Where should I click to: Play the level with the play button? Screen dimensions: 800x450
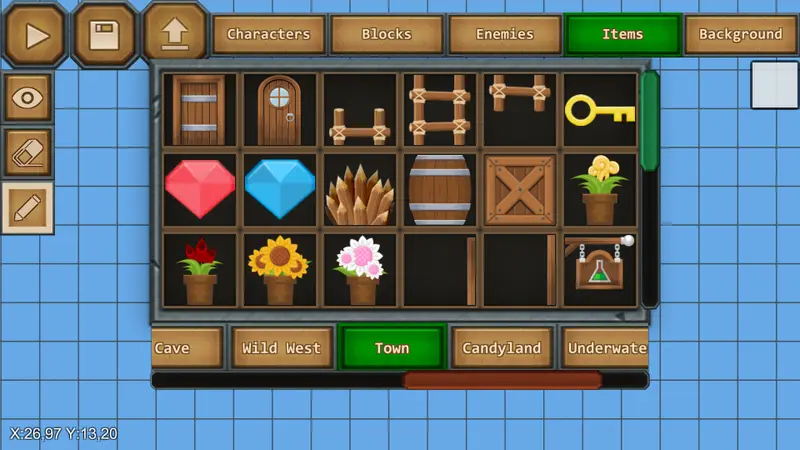pos(36,35)
